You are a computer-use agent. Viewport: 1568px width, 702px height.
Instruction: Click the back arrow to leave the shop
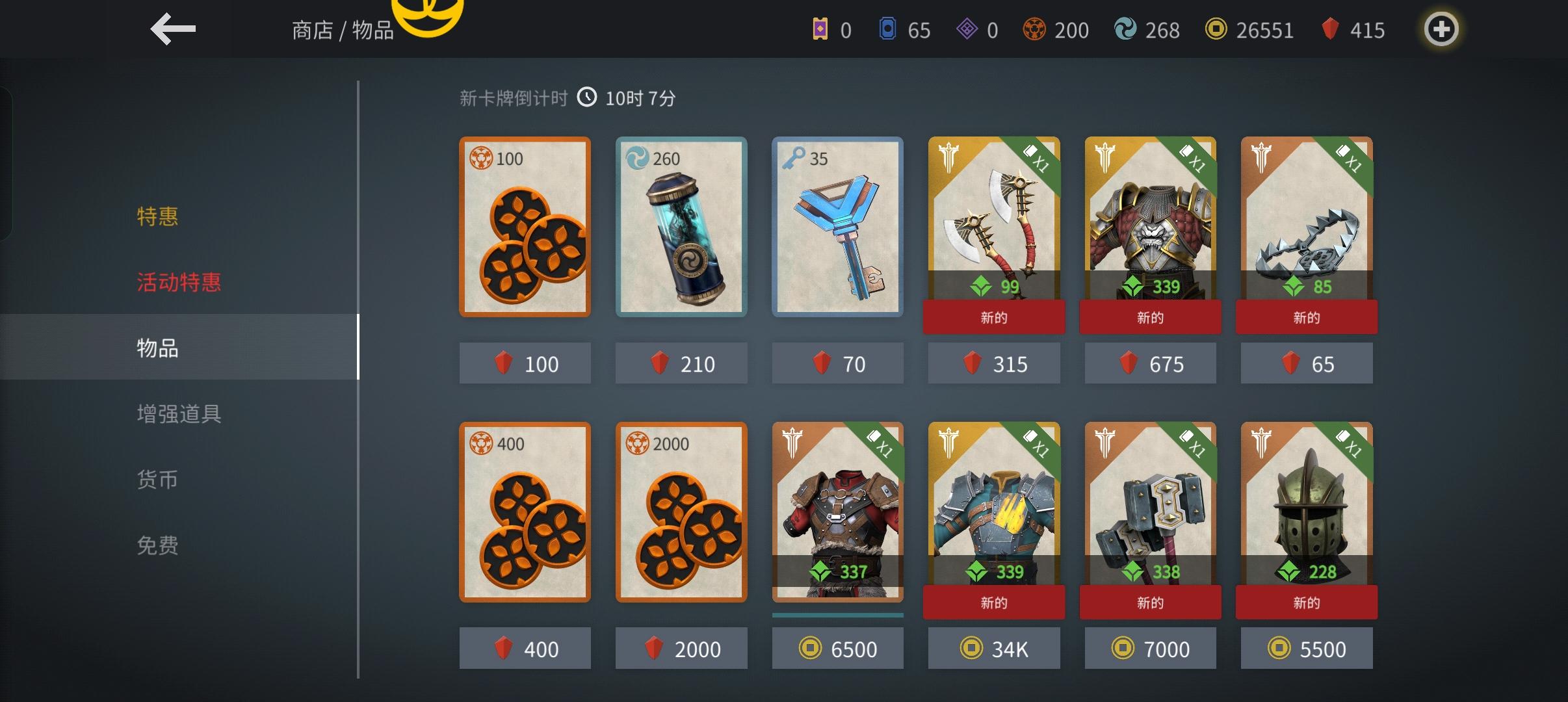173,29
